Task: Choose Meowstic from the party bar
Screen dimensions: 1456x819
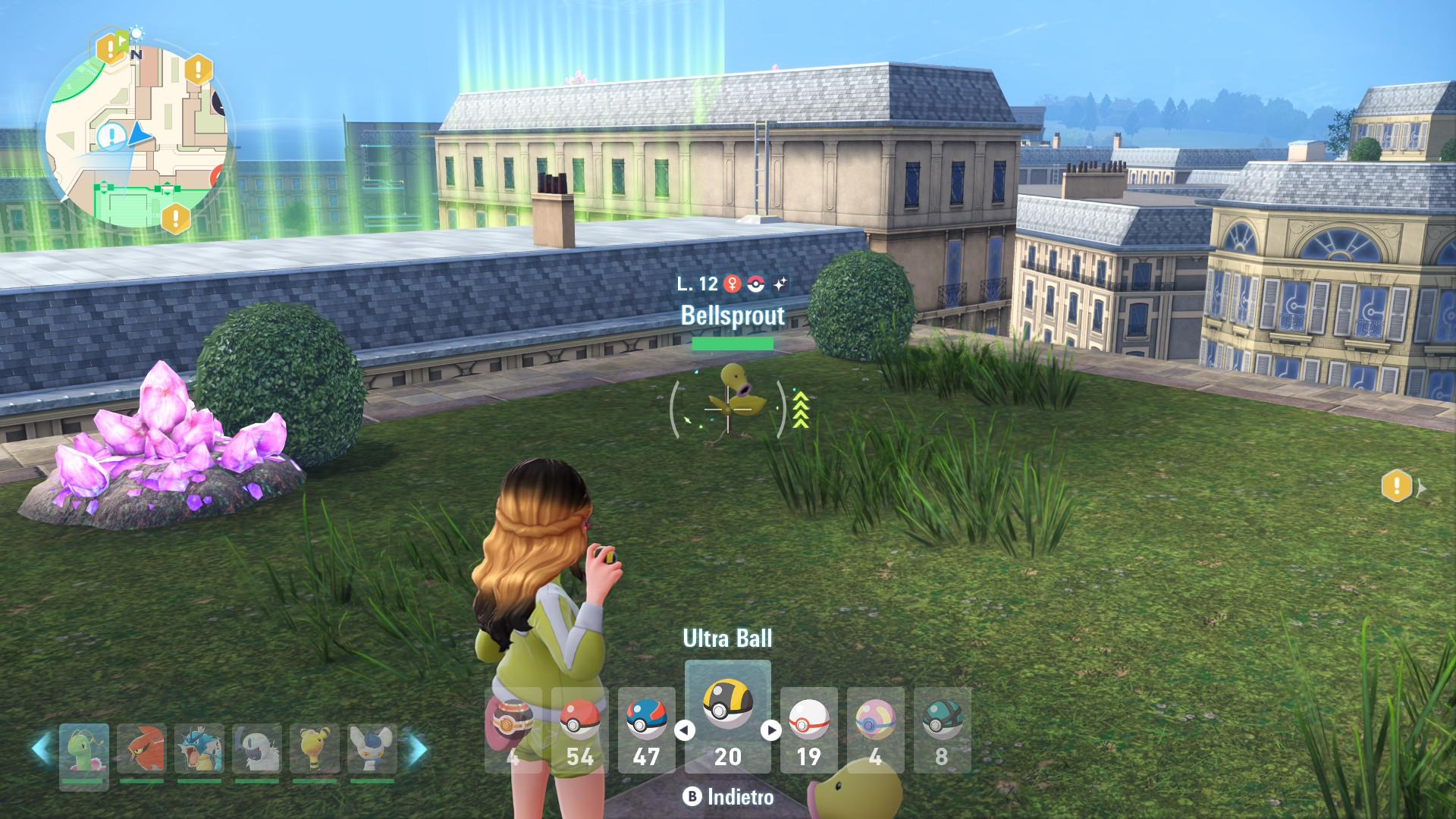Action: [372, 751]
